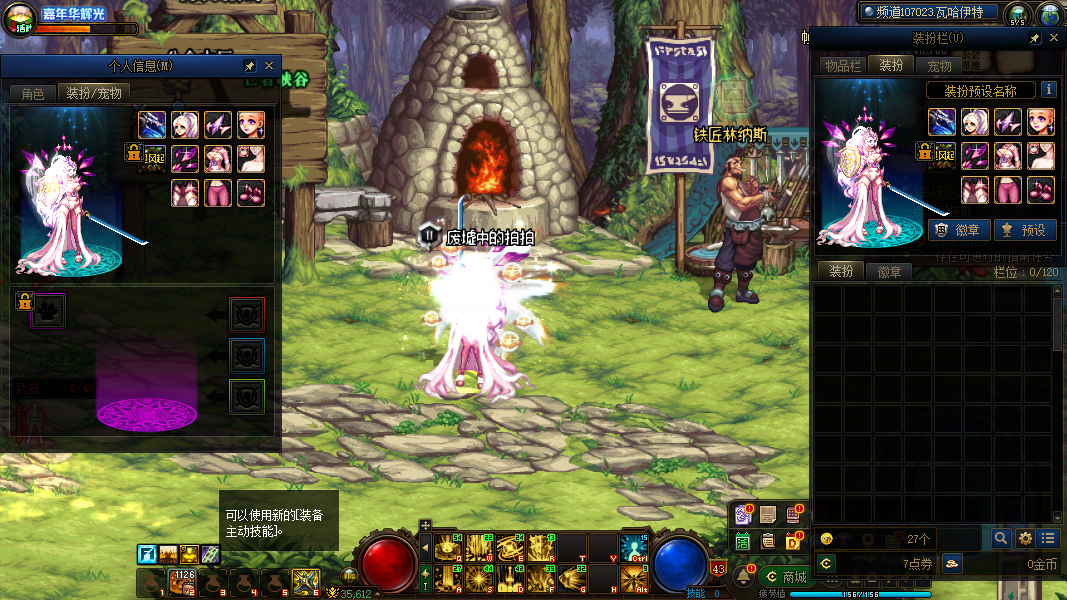Select the pink boots avatar slot in 个人信息
The image size is (1067, 600).
pyautogui.click(x=251, y=193)
